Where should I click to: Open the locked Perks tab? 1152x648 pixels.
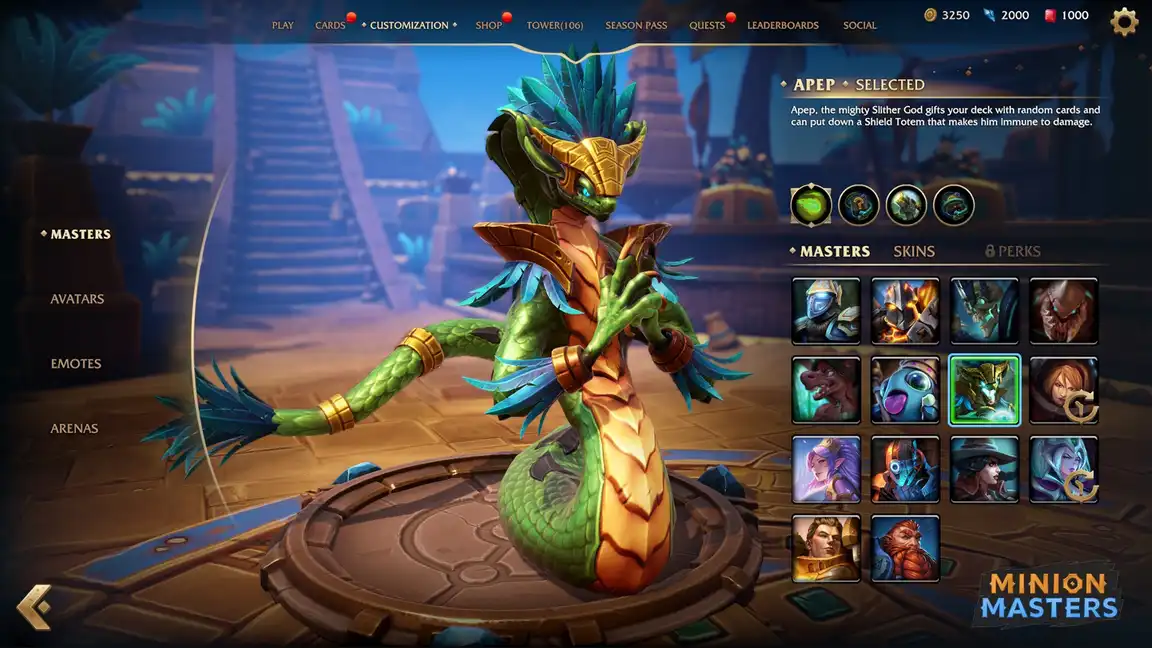pyautogui.click(x=1013, y=252)
